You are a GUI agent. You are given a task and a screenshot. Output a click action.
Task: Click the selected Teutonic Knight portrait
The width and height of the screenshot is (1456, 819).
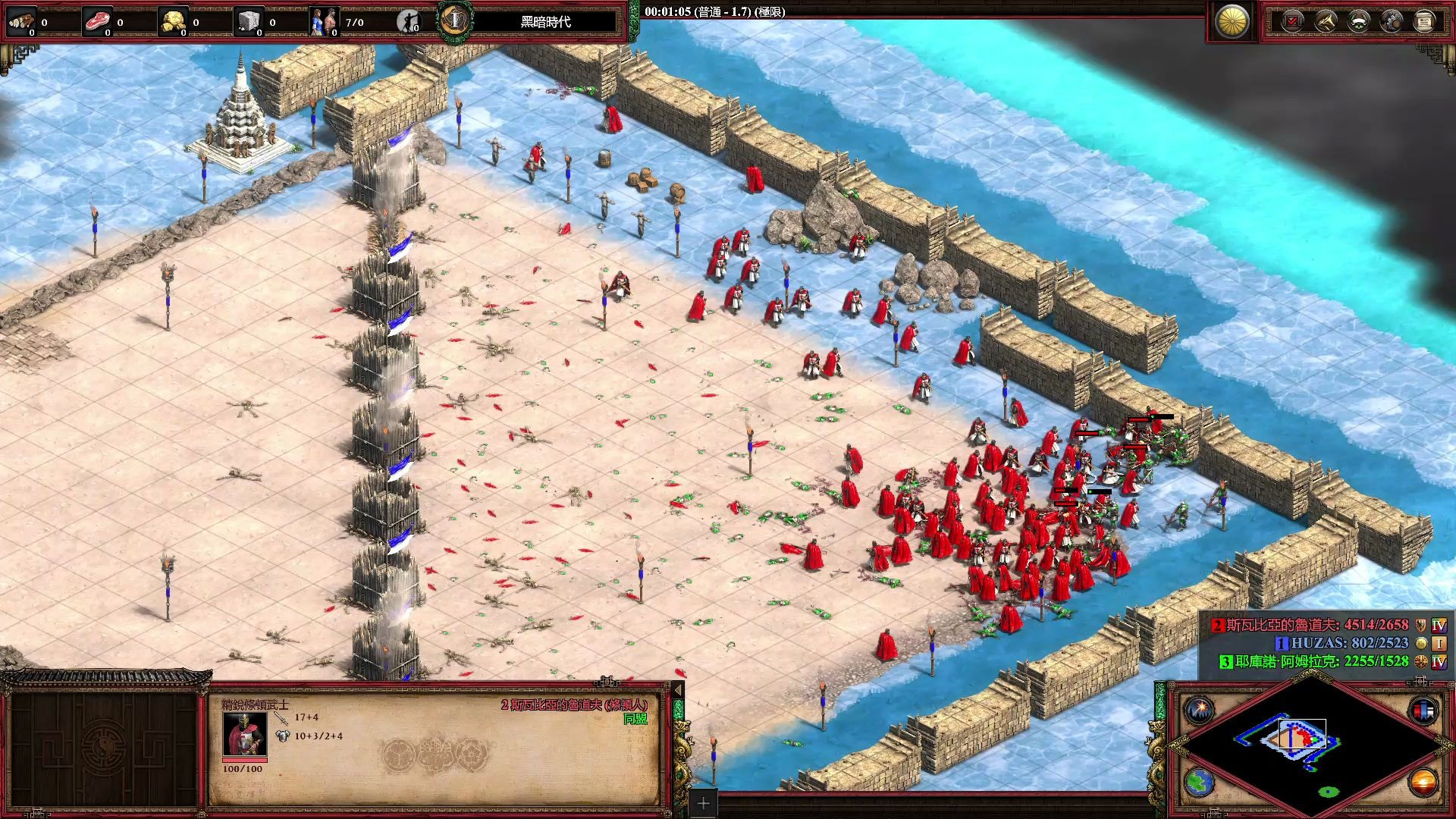pyautogui.click(x=243, y=733)
